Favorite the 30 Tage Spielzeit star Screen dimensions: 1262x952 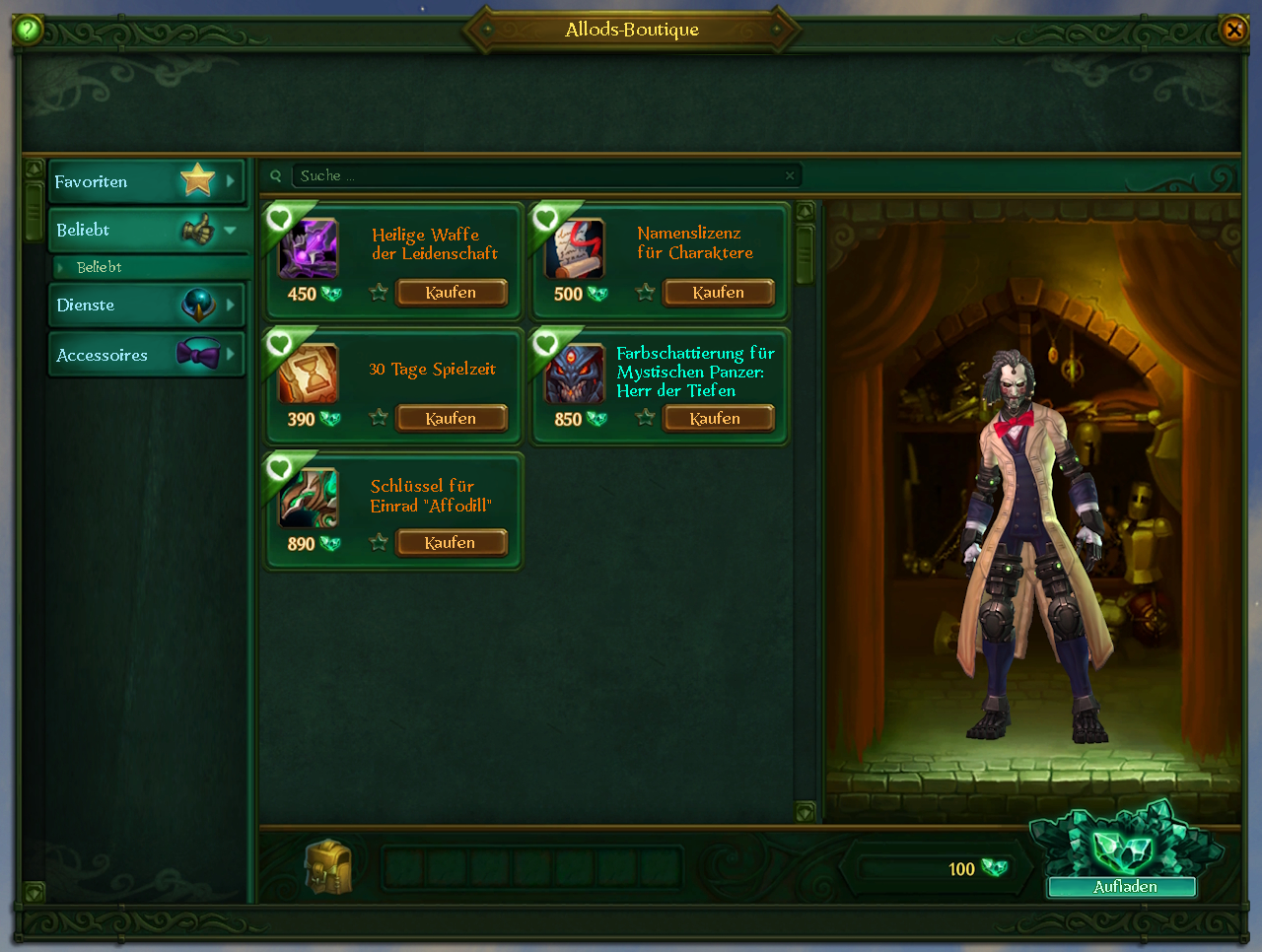click(x=379, y=417)
